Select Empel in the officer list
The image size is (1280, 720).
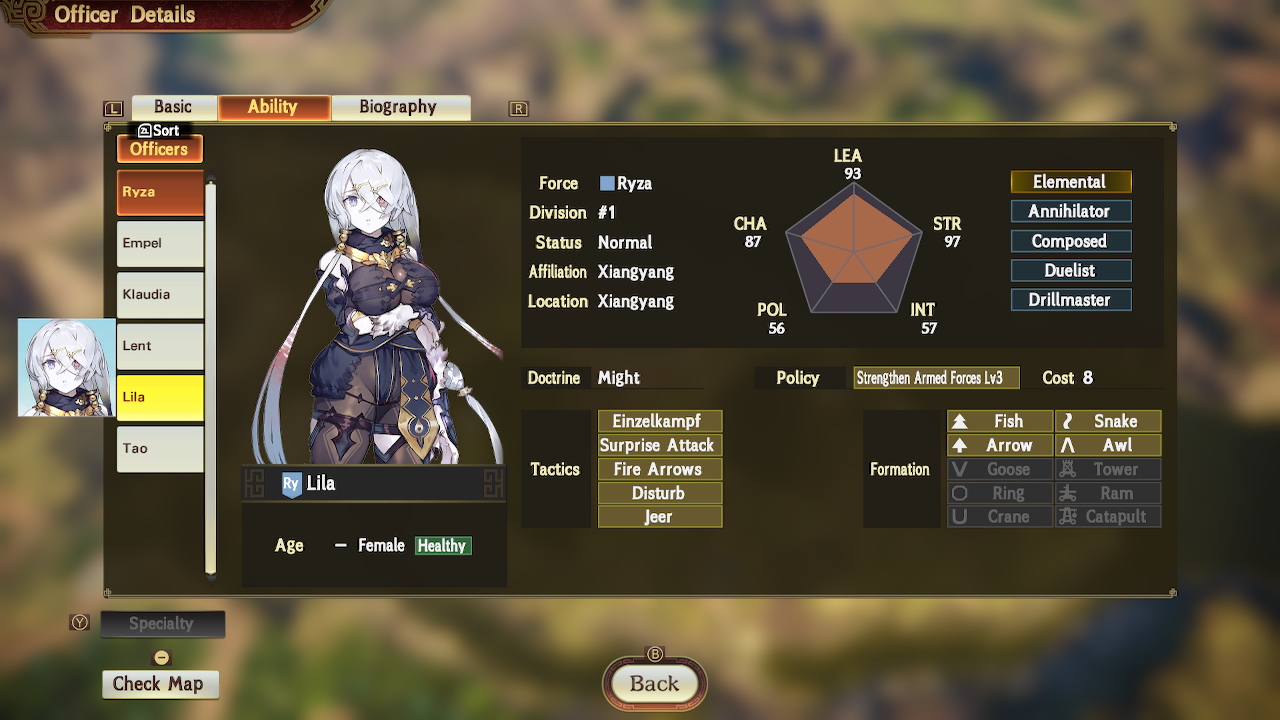(x=159, y=243)
